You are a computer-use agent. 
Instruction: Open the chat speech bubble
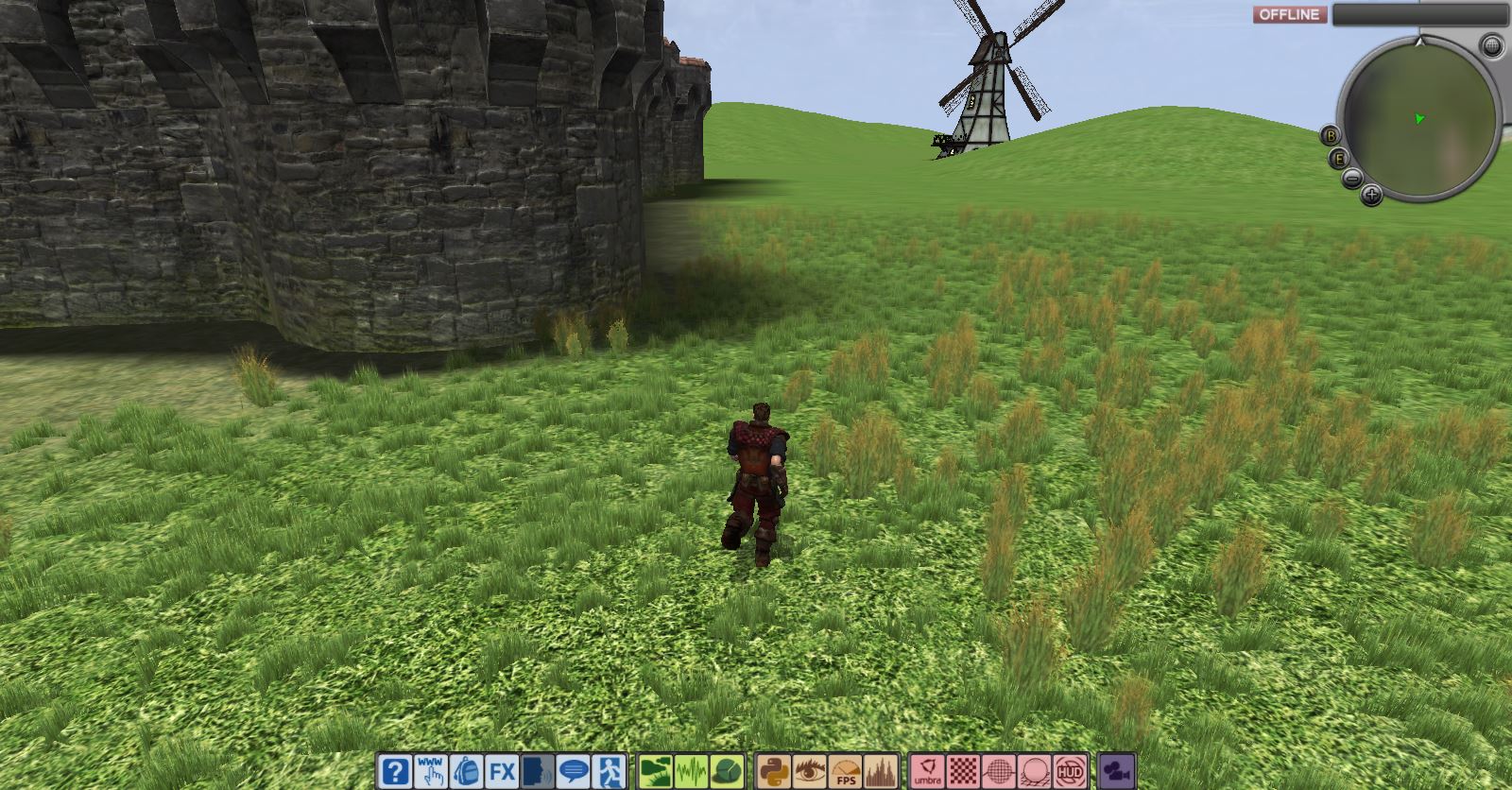(x=574, y=771)
